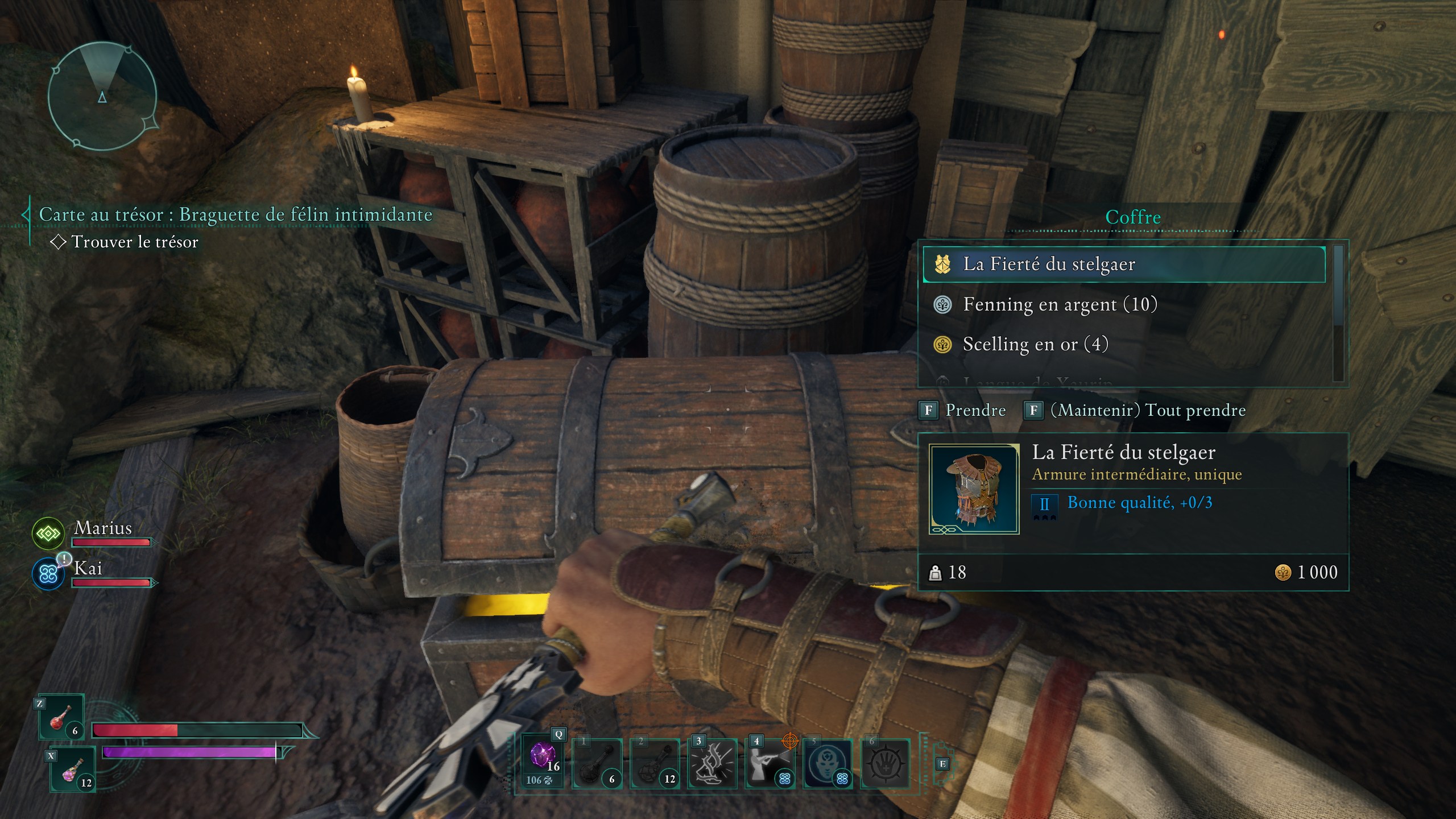
Task: Select La Fierté du stelgaer loot row
Action: tap(1123, 264)
